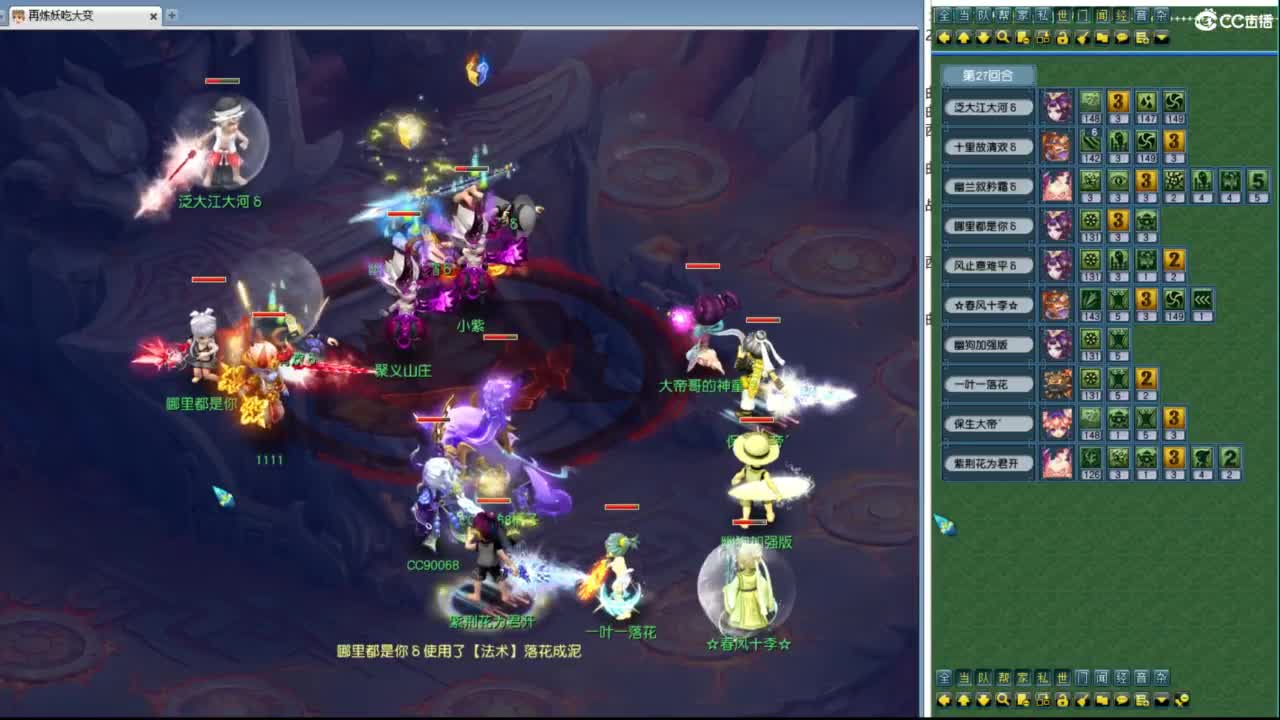Click the CC直播 broadcast logo

(x=1230, y=22)
